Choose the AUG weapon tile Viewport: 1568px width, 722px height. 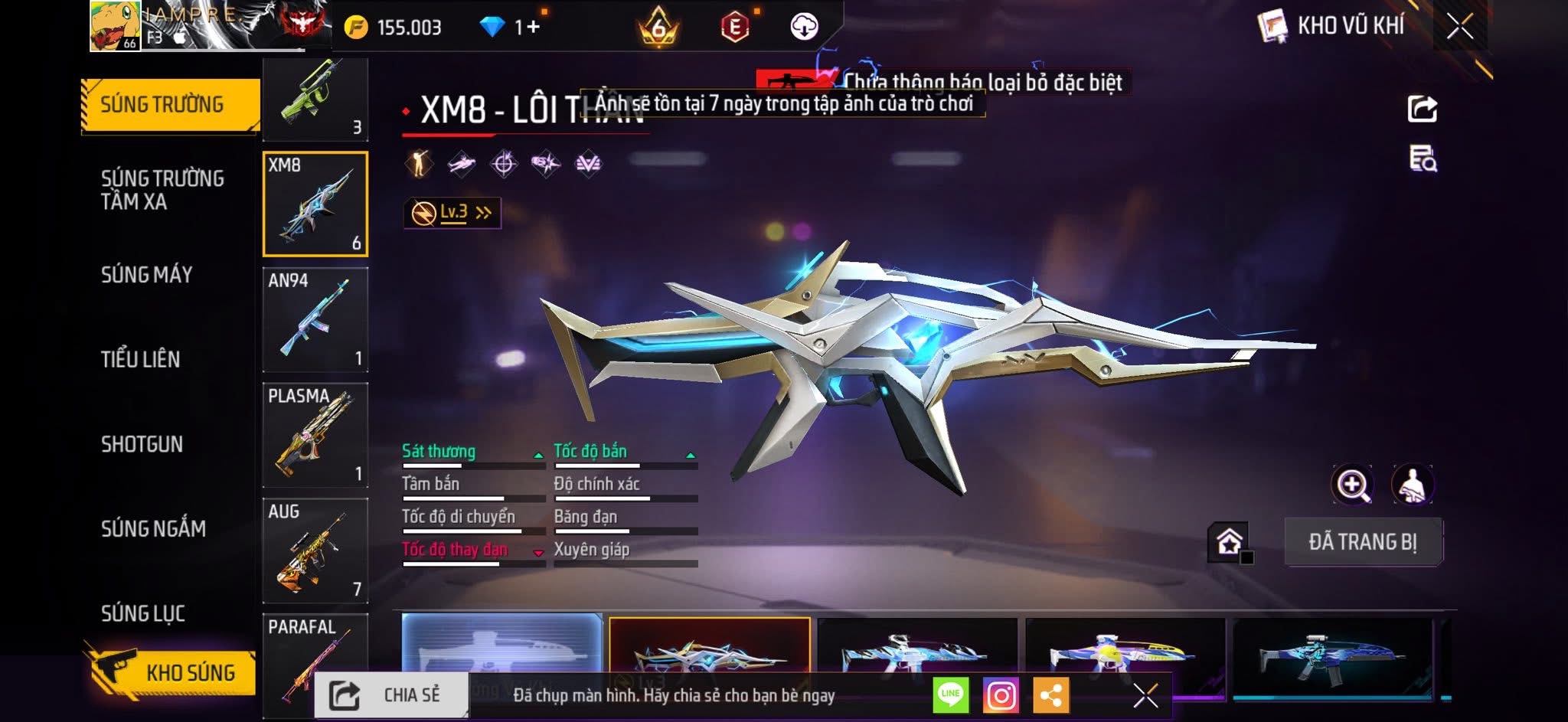(x=315, y=550)
